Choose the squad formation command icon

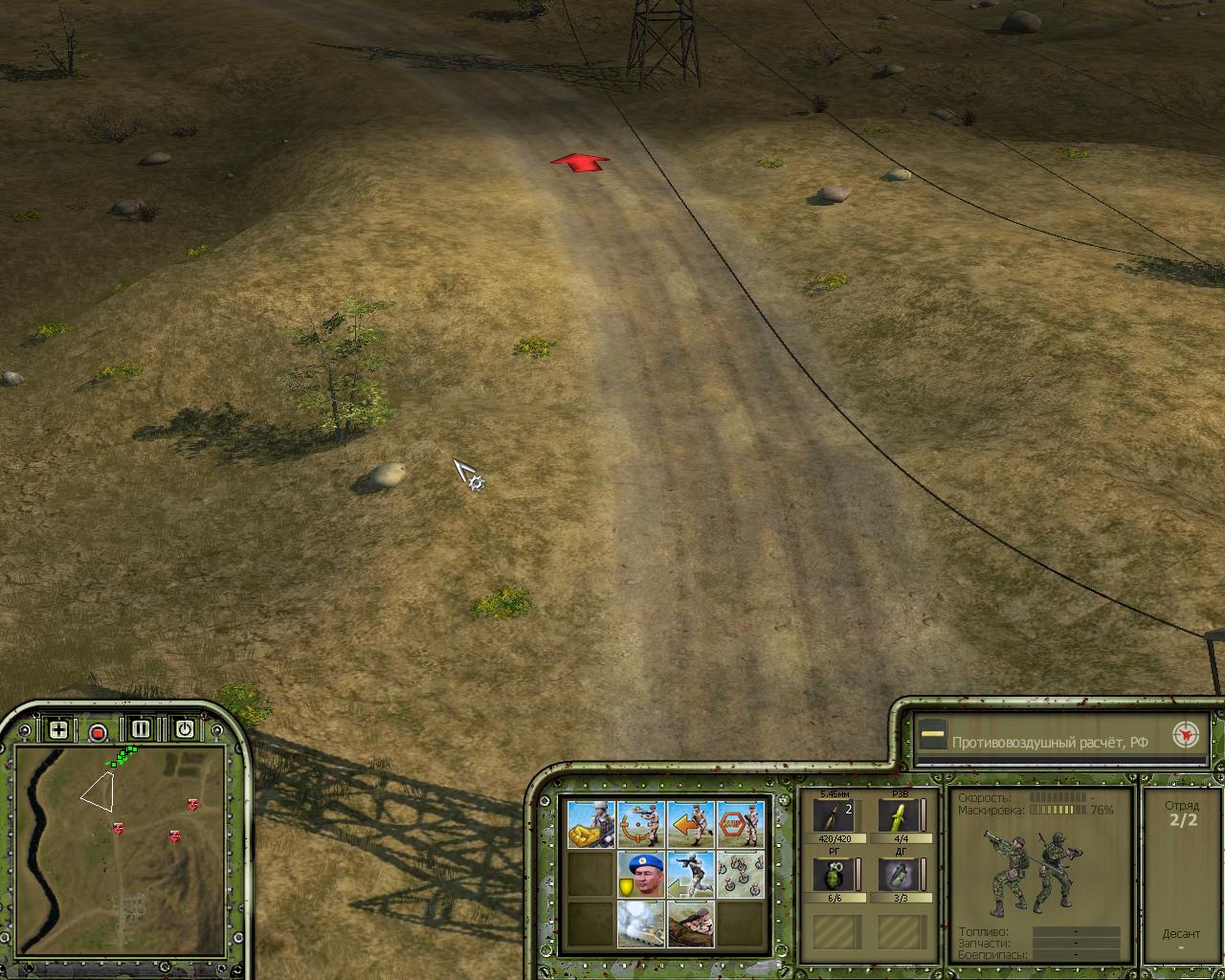741,875
